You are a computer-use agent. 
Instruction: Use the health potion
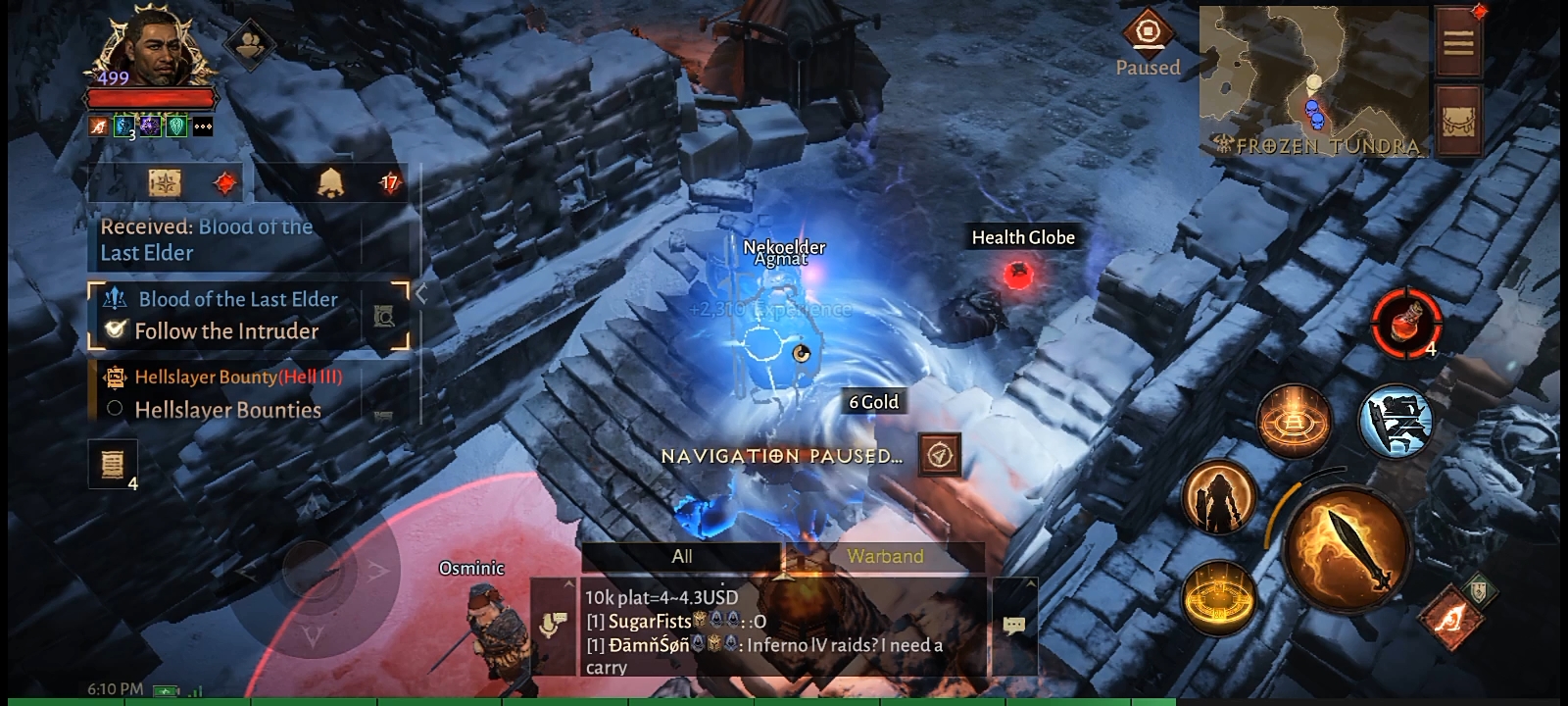pyautogui.click(x=1406, y=321)
